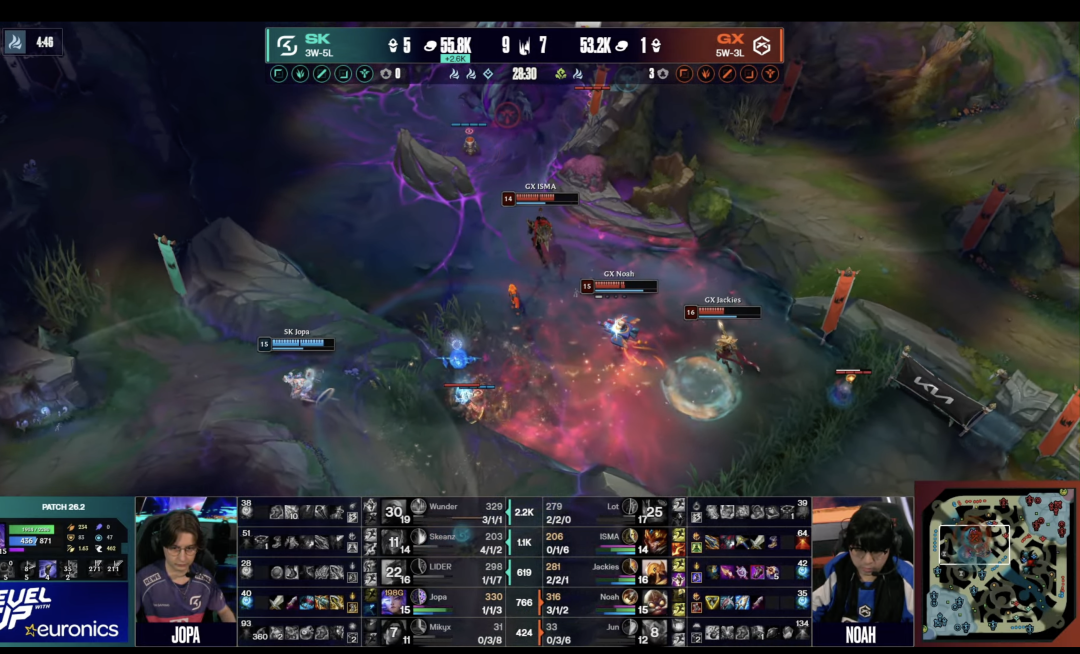Click the SK team logo

coord(286,45)
